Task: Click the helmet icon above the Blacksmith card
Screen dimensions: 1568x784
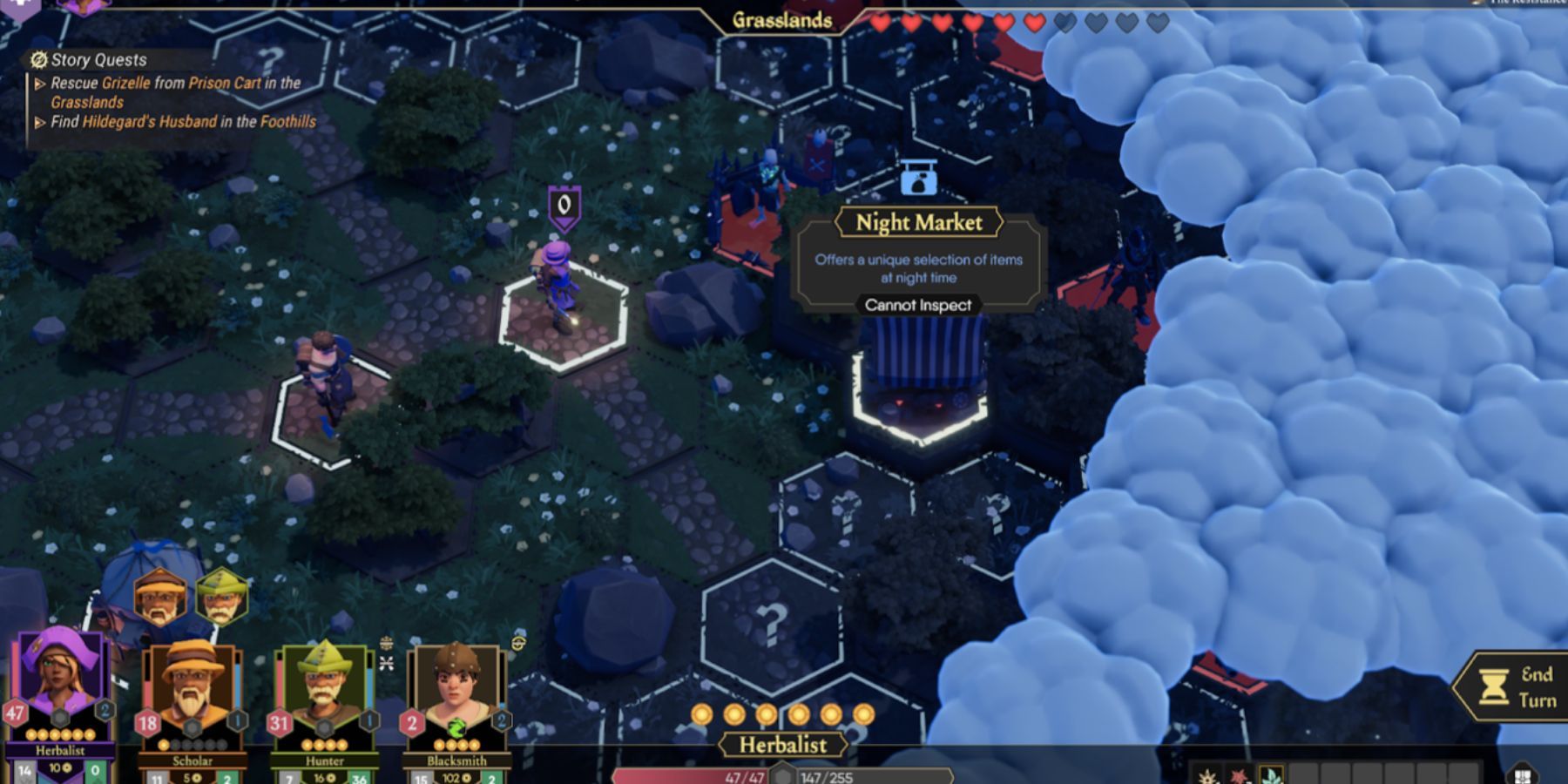Action: [x=518, y=641]
